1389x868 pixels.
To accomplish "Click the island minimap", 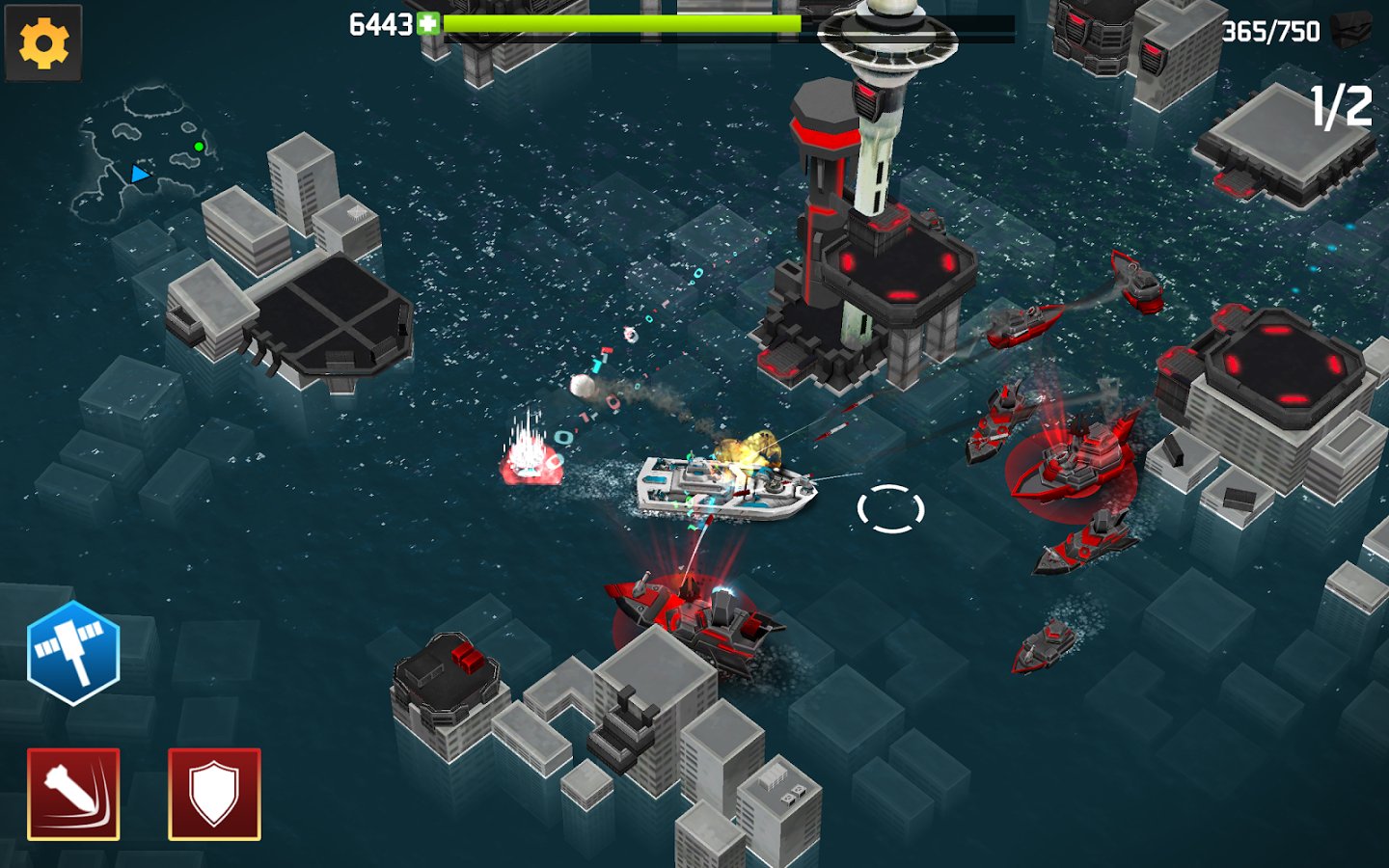I will [x=143, y=154].
